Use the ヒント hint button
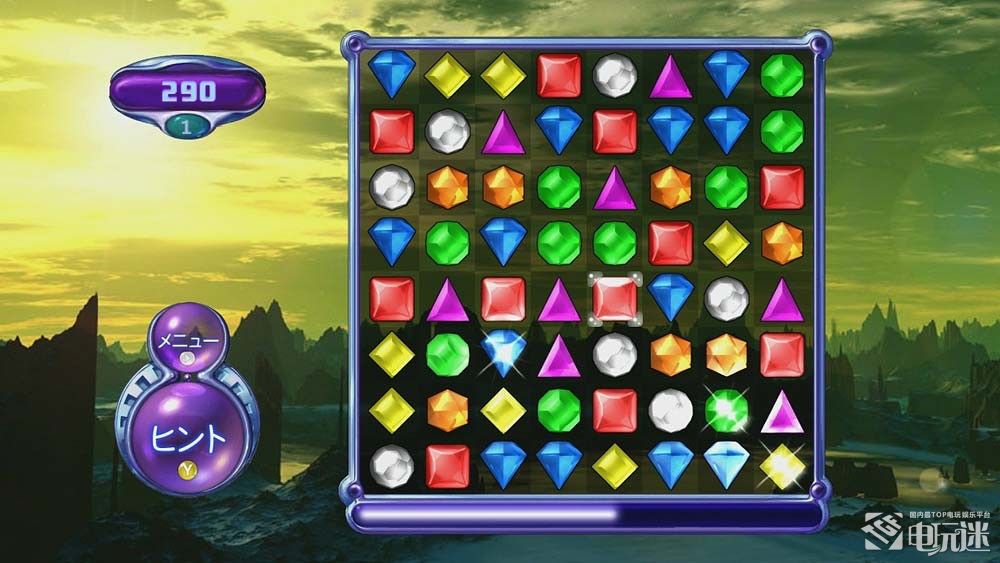This screenshot has width=1000, height=563. tap(188, 436)
